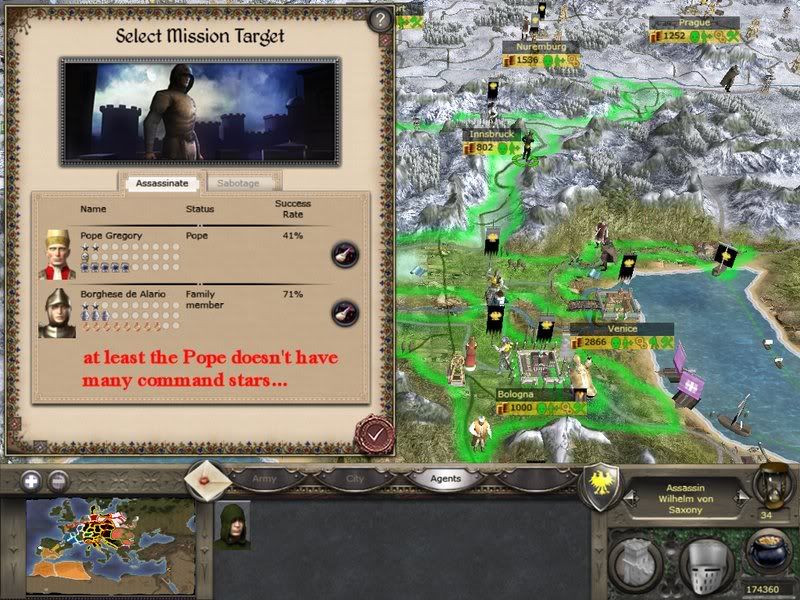Open the help question mark button
The width and height of the screenshot is (800, 600).
[378, 19]
